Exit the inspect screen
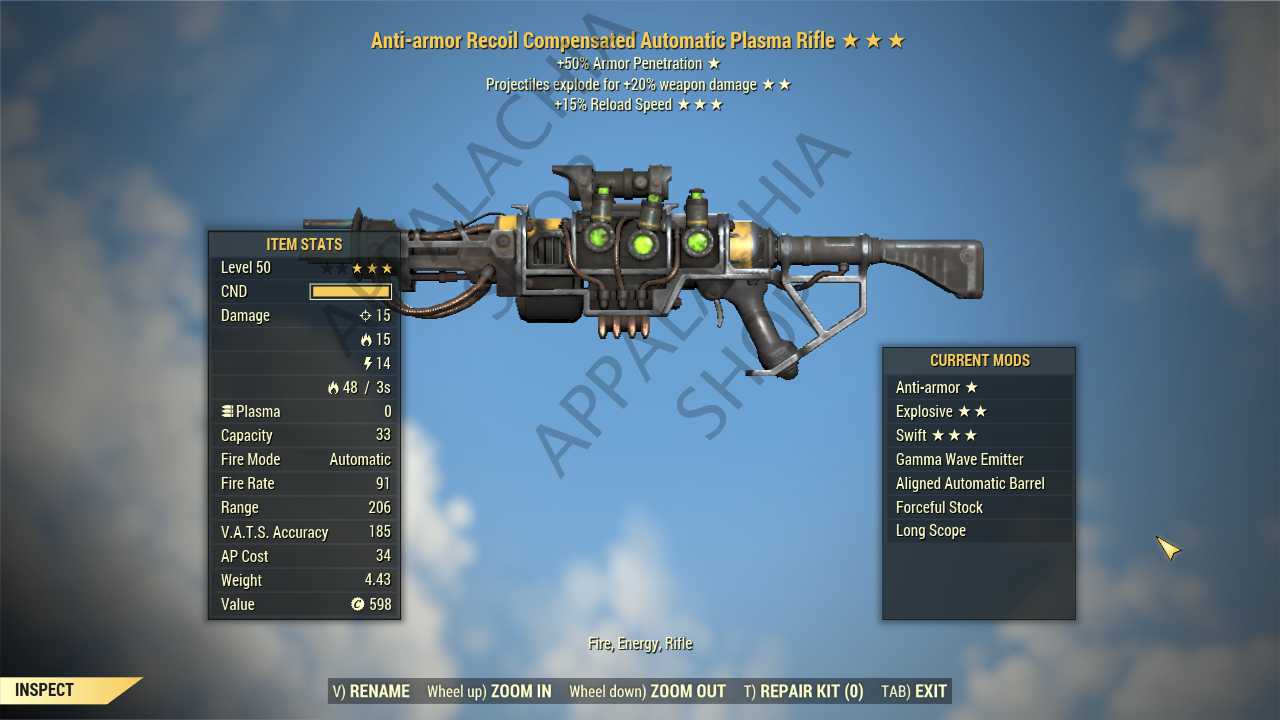Image resolution: width=1280 pixels, height=720 pixels. coord(914,691)
